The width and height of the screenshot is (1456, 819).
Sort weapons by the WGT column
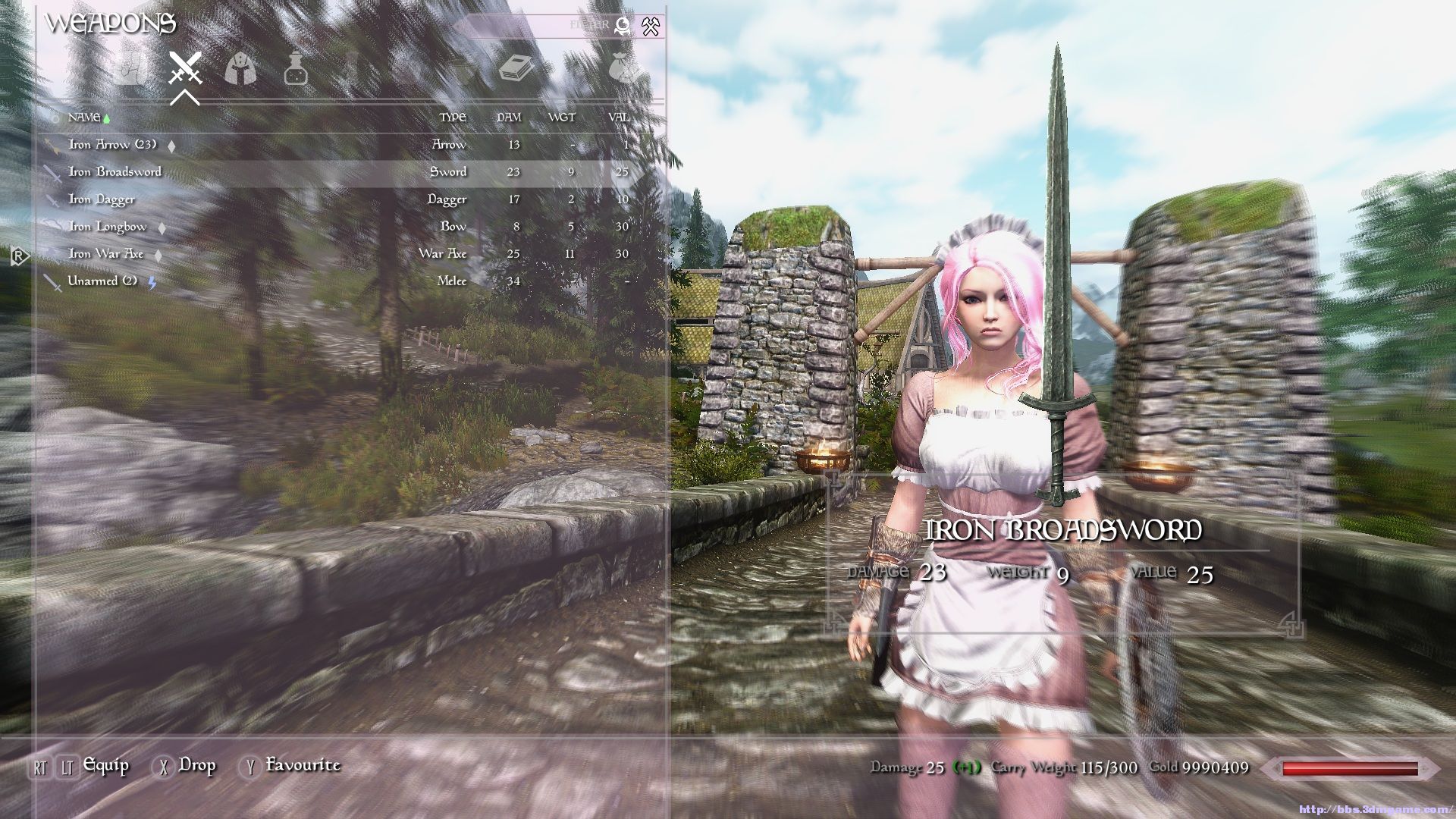562,118
